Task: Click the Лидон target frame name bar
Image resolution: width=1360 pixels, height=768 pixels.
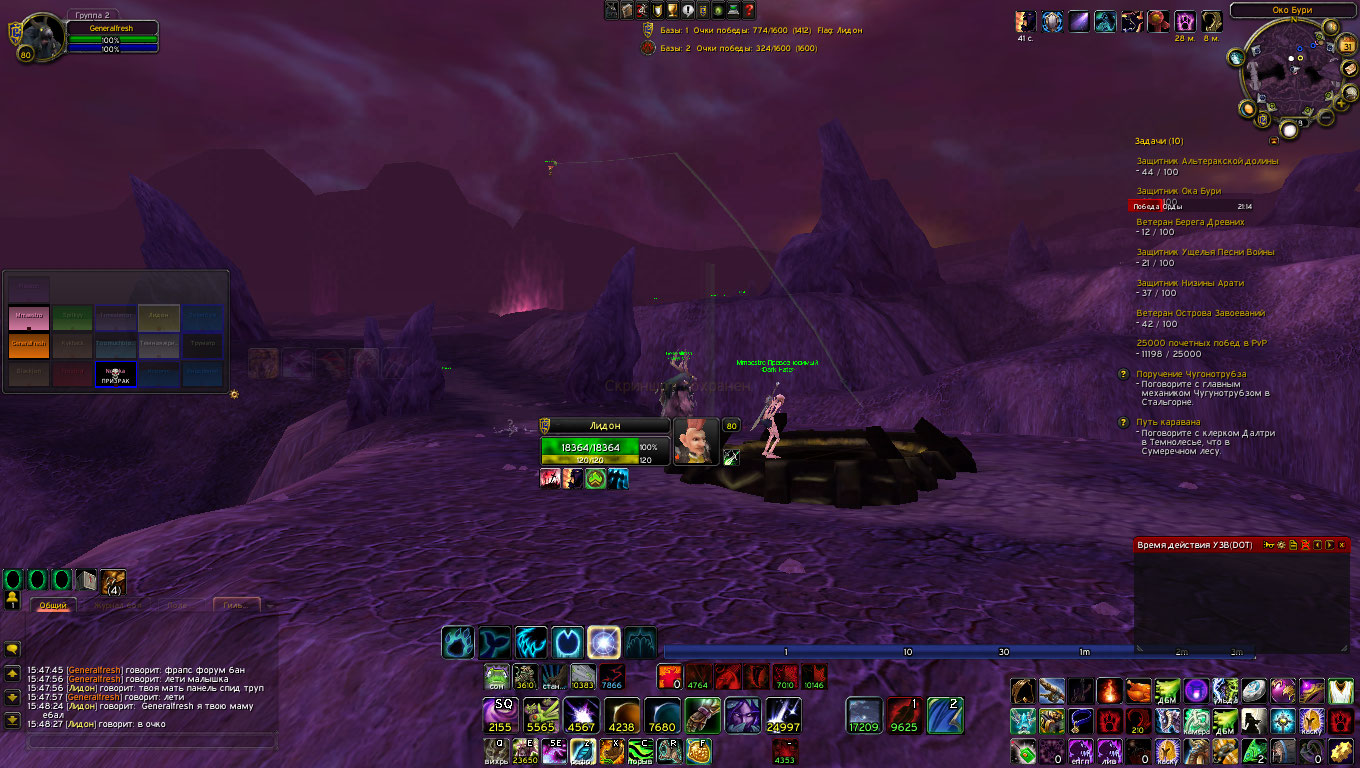Action: click(x=604, y=426)
